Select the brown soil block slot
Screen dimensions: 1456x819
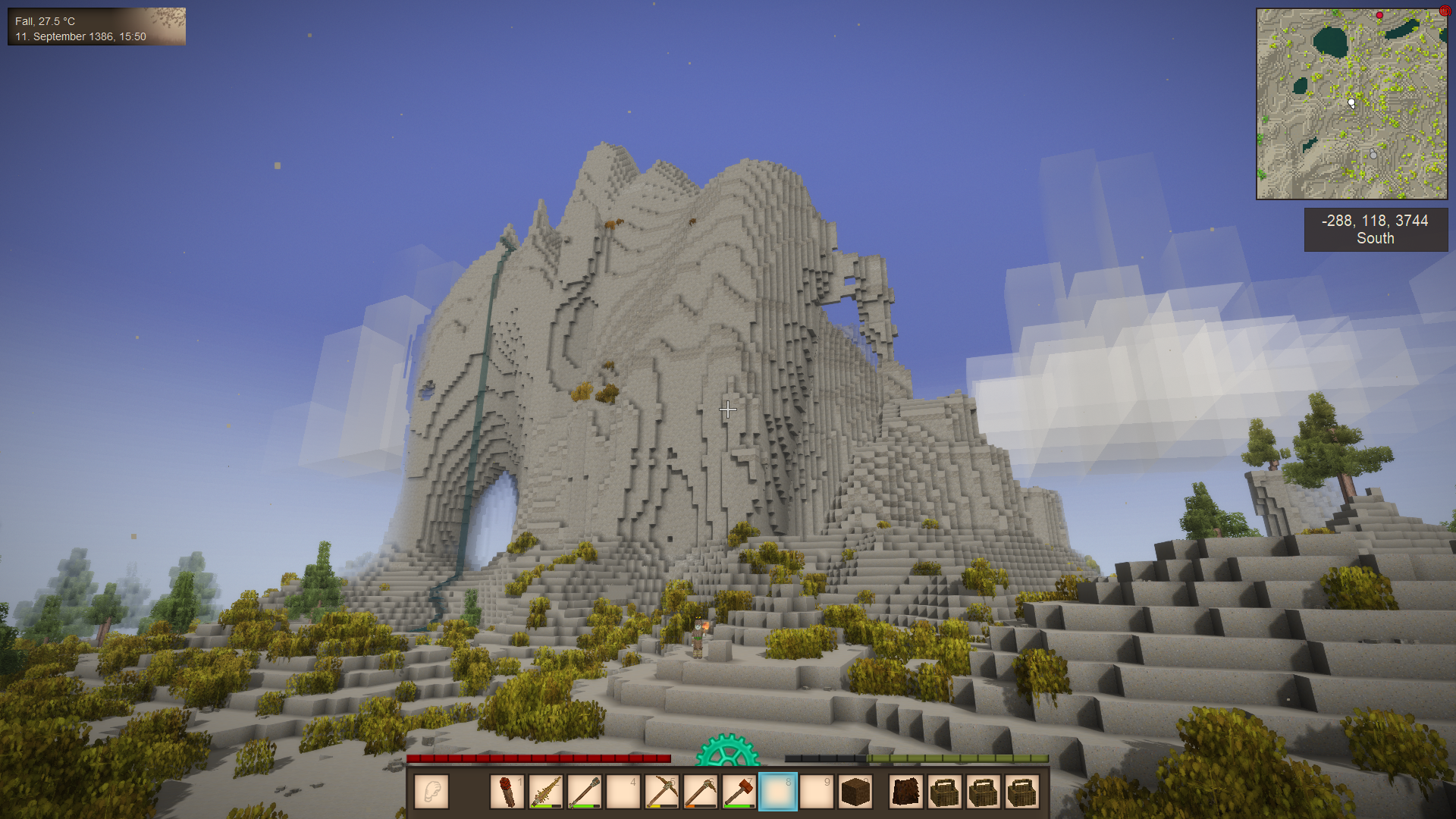click(x=855, y=792)
